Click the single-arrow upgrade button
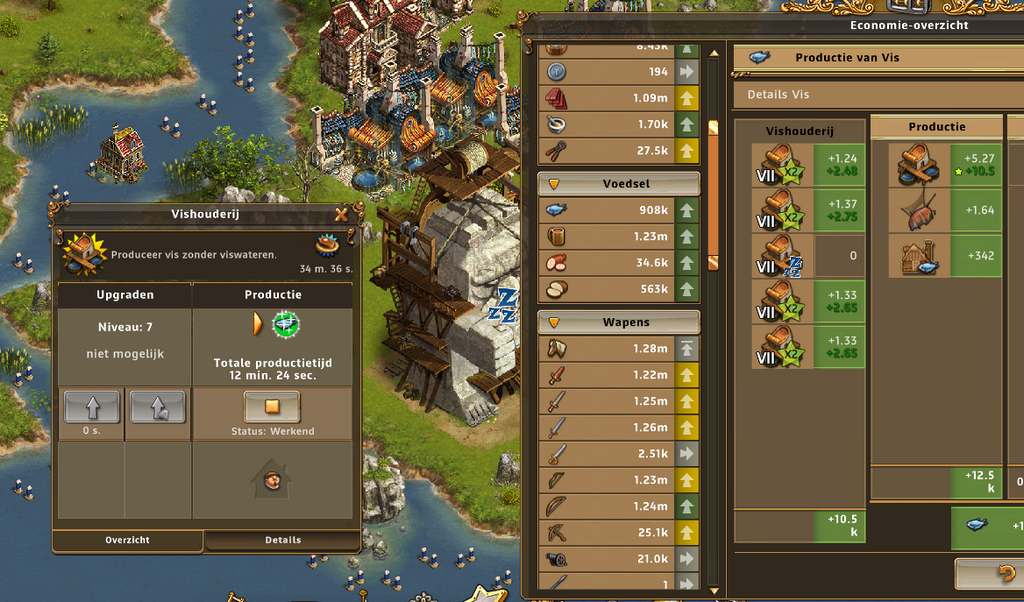1024x602 pixels. (x=91, y=407)
